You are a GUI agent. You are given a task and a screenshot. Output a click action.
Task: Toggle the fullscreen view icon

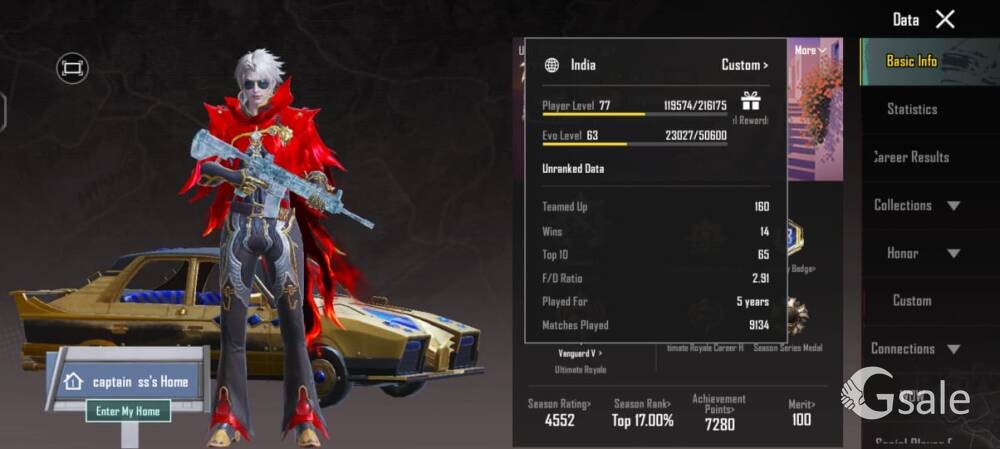(72, 68)
